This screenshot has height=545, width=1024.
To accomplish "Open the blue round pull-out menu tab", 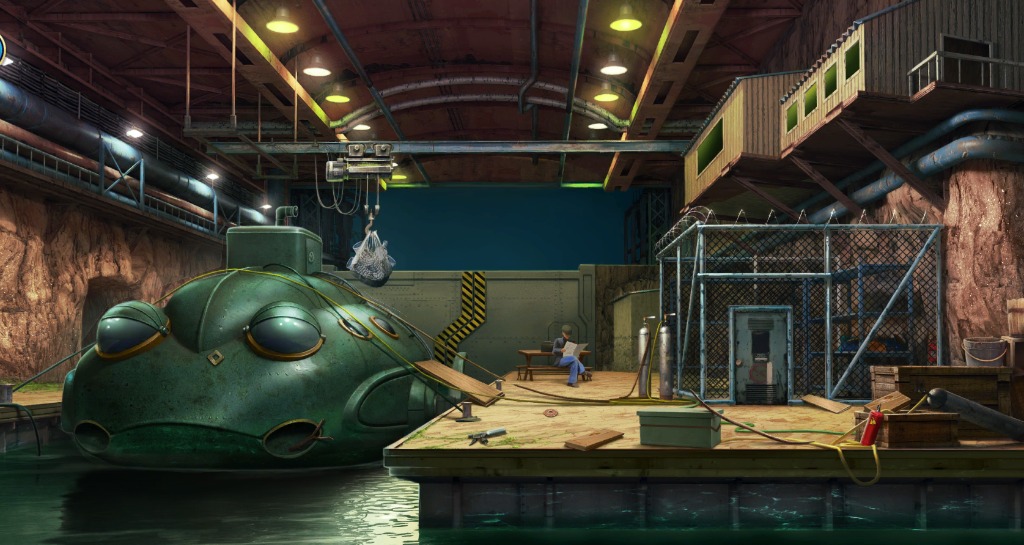I will tap(3, 49).
